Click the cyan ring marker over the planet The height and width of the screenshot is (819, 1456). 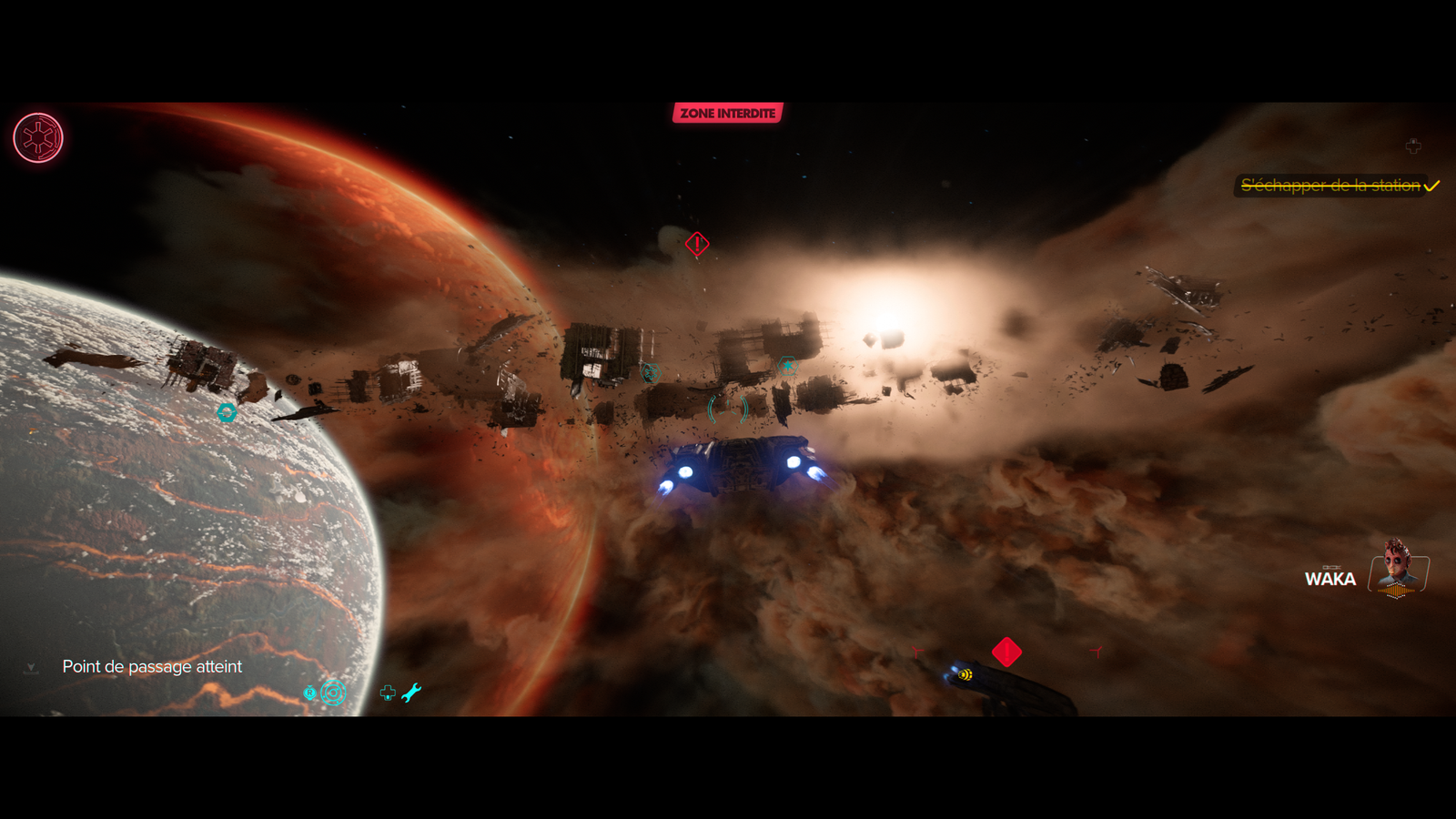coord(227,412)
